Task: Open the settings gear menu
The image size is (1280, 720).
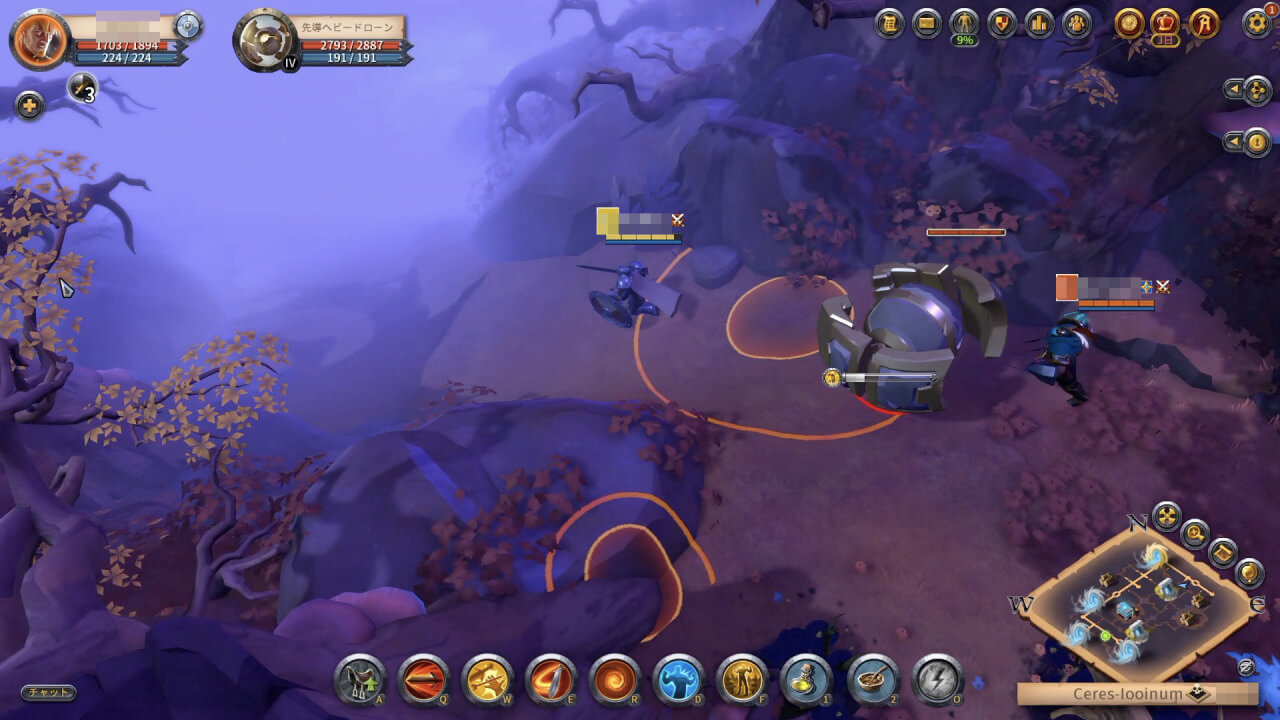Action: pos(1256,23)
